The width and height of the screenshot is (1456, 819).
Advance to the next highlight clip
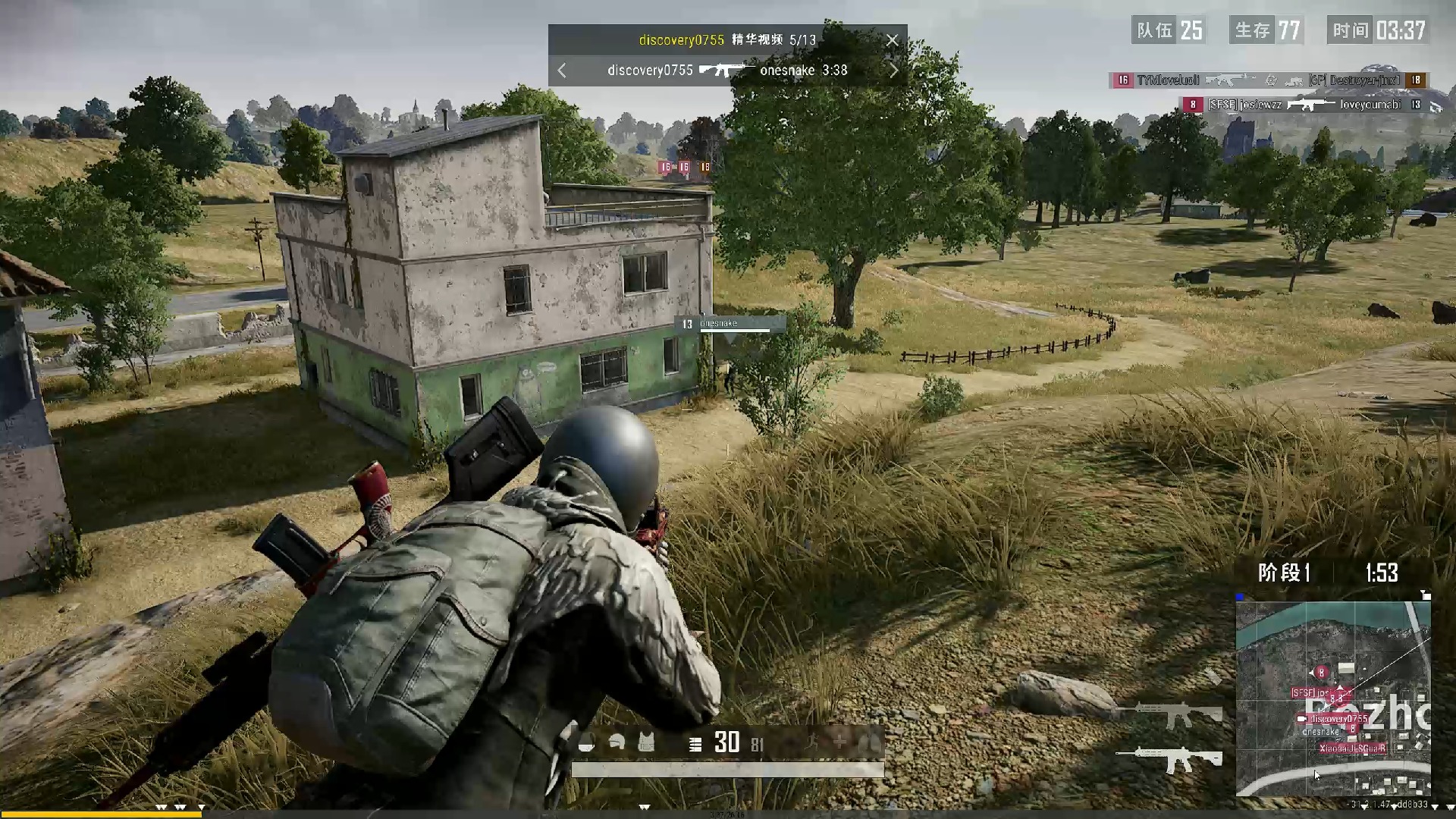pyautogui.click(x=893, y=71)
